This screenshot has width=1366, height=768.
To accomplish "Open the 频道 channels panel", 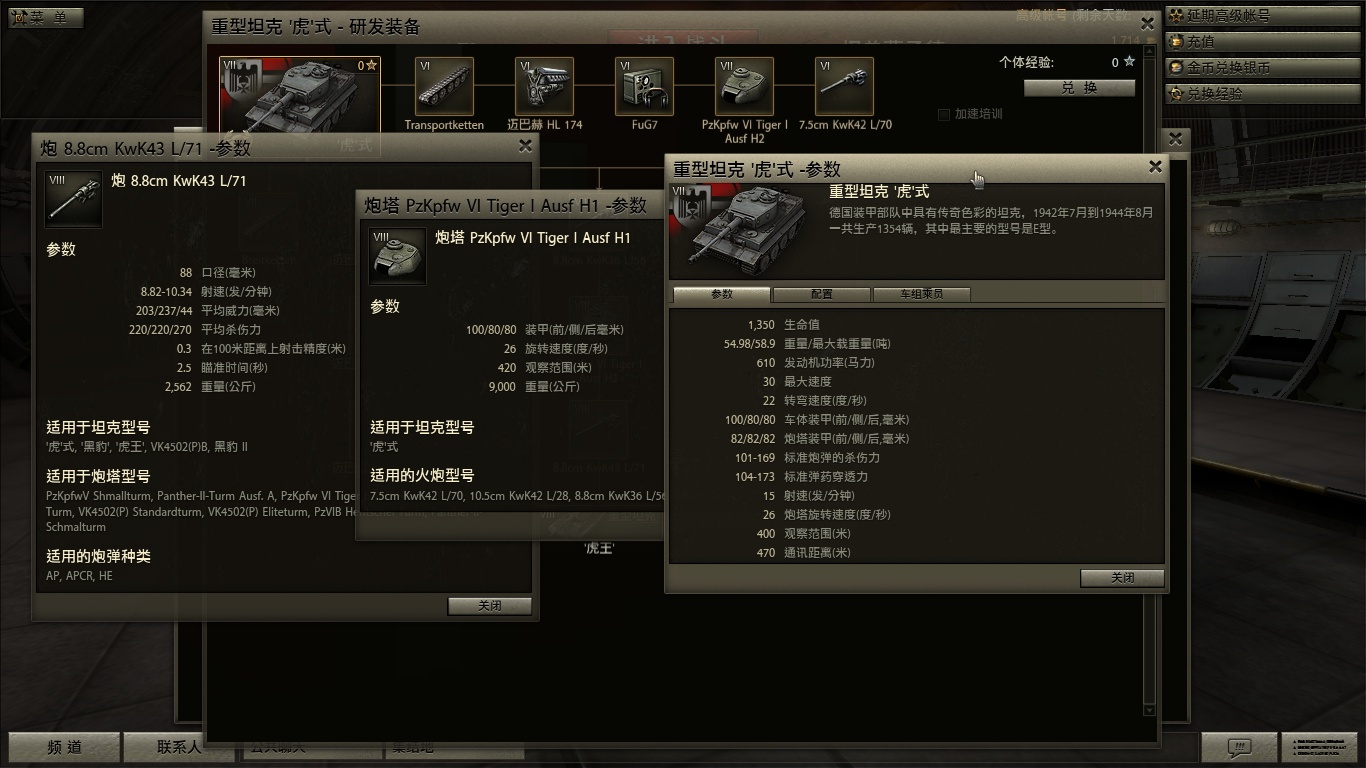I will pos(62,747).
